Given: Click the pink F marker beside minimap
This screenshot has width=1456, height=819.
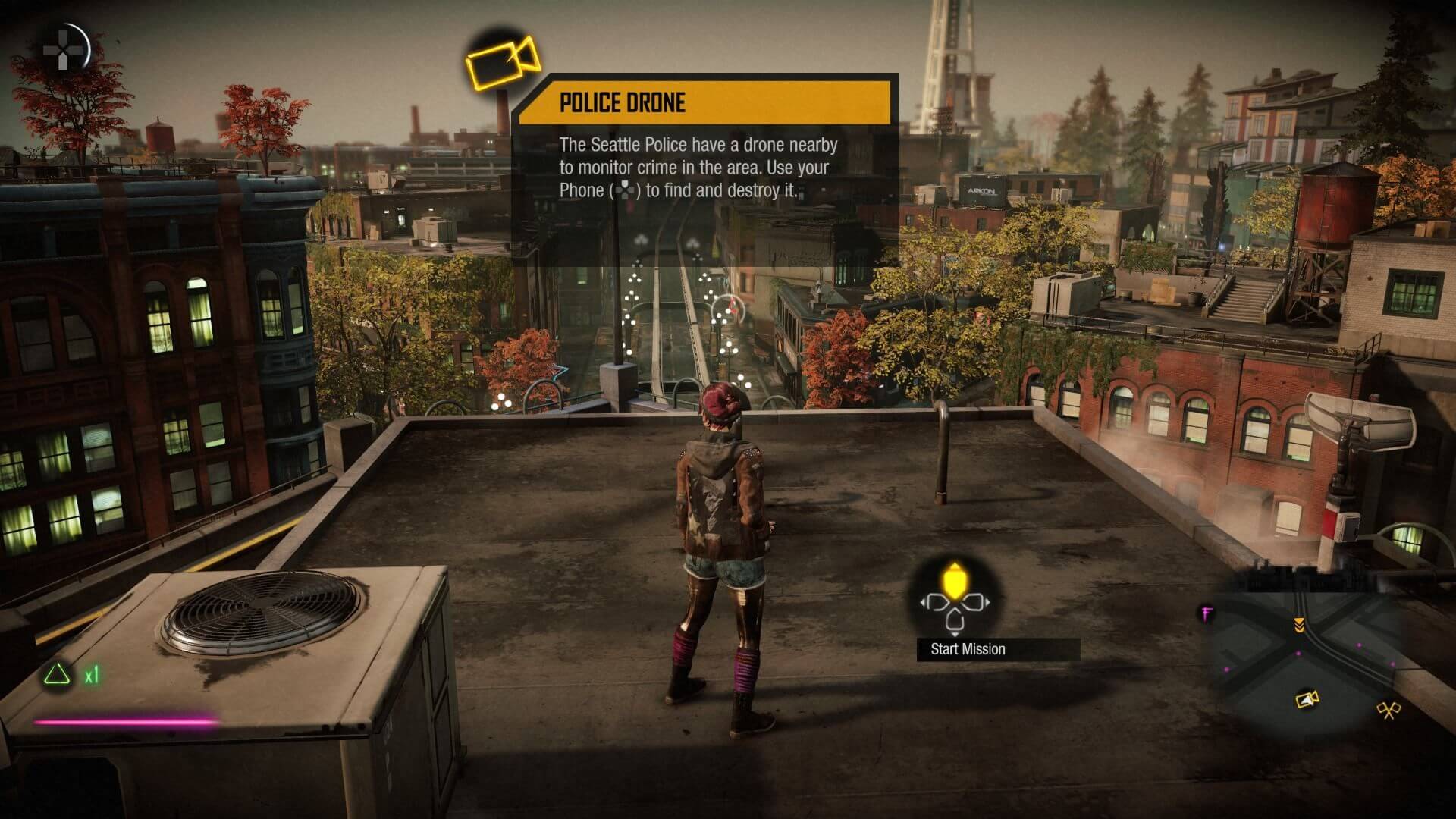Looking at the screenshot, I should point(1206,613).
